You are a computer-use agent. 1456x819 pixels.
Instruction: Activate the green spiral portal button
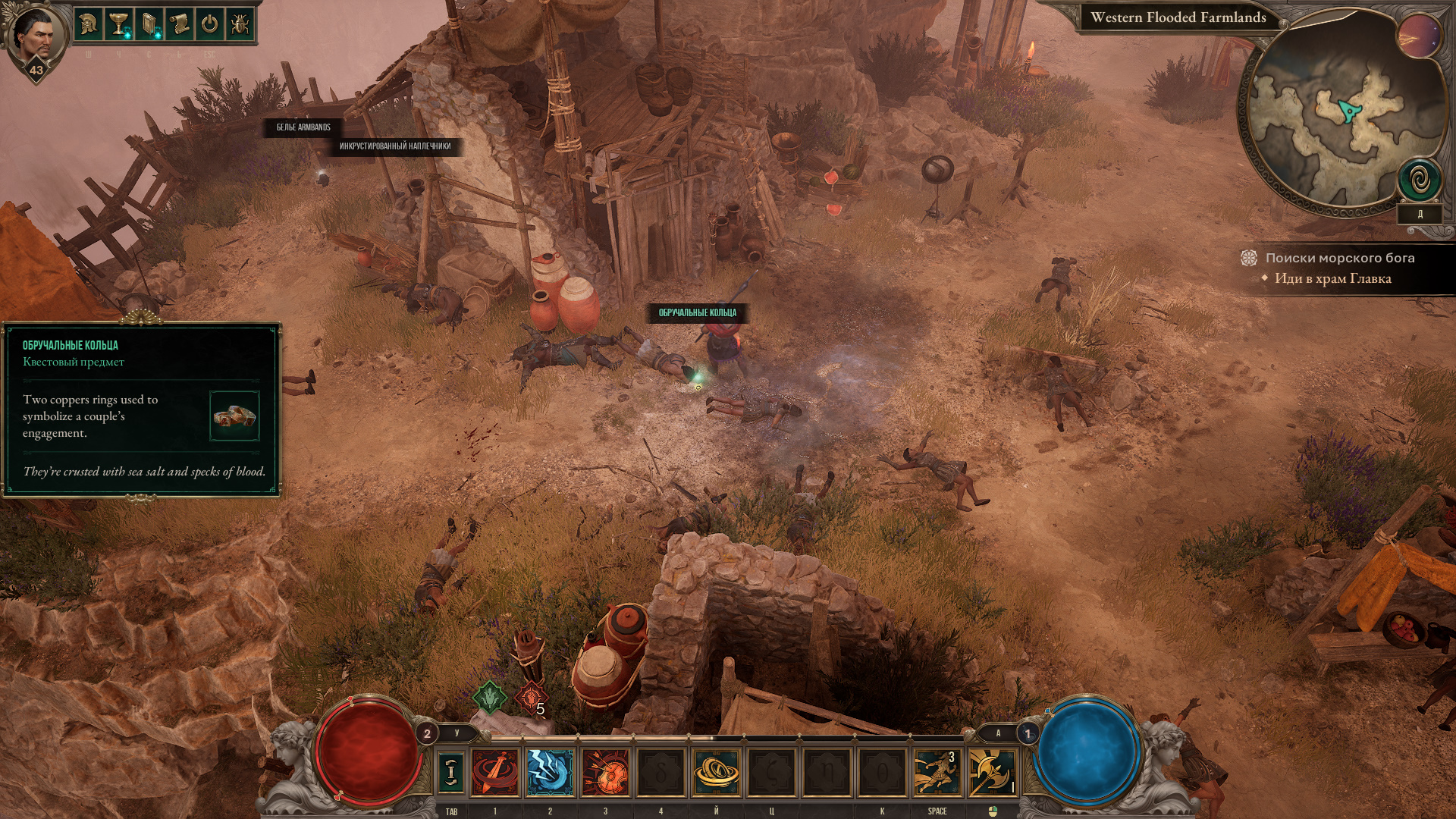click(x=1419, y=181)
